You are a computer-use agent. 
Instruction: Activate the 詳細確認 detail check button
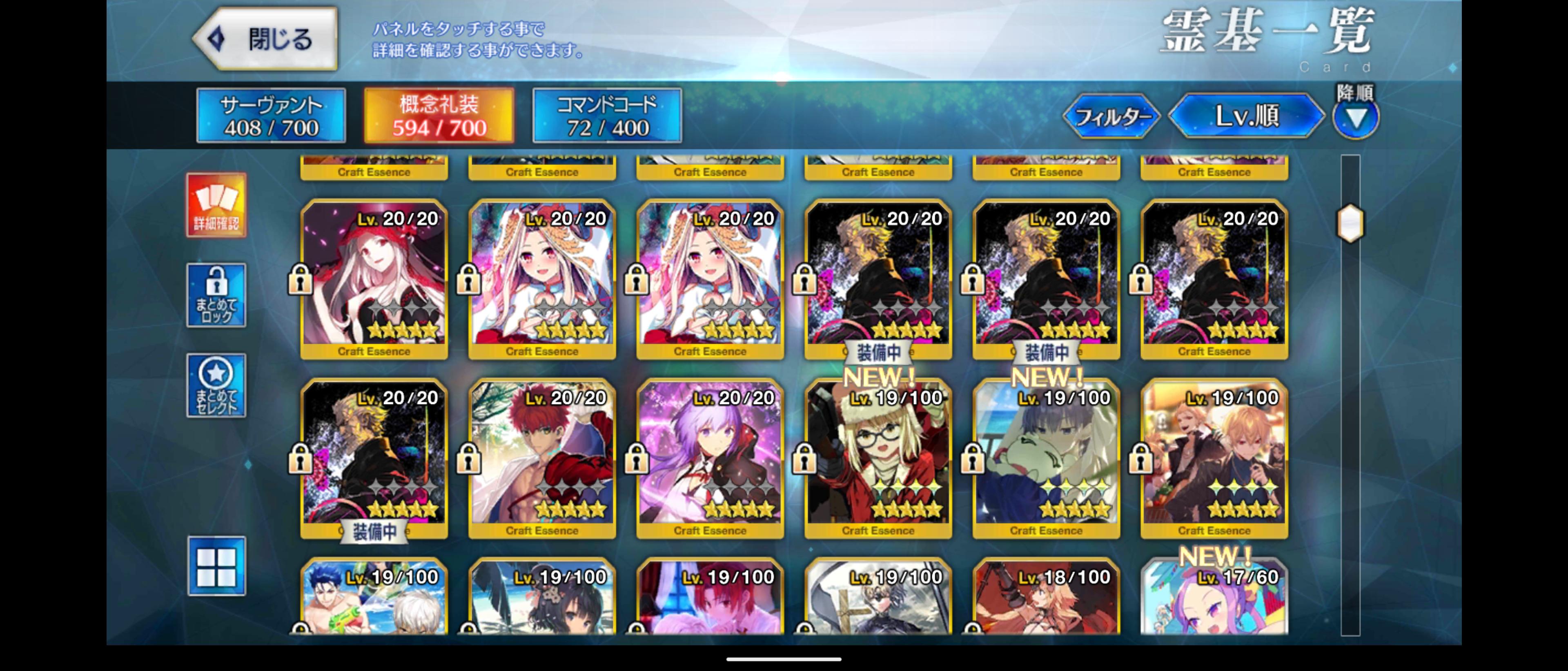coord(216,205)
